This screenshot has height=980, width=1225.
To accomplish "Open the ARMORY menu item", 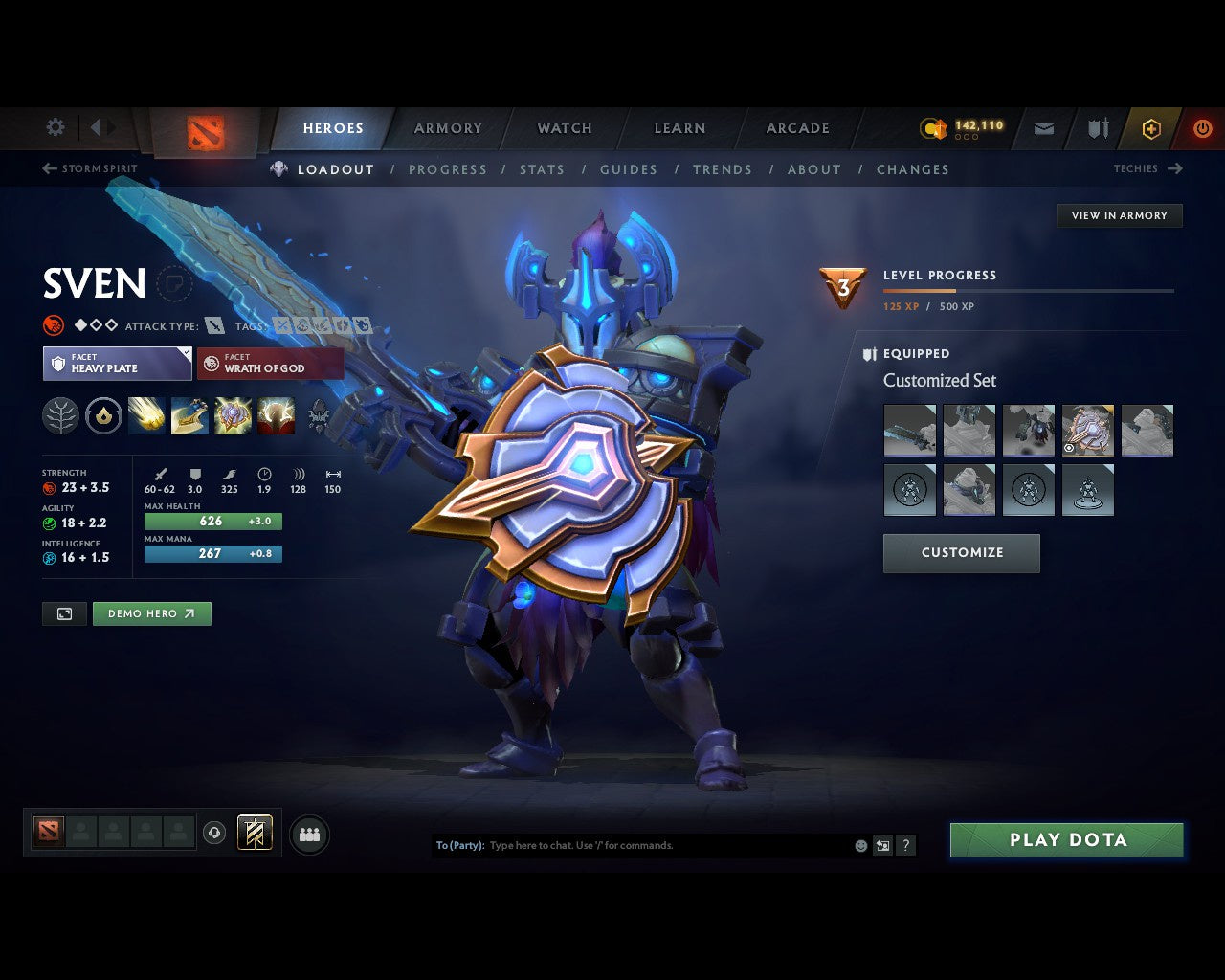I will pos(447,128).
